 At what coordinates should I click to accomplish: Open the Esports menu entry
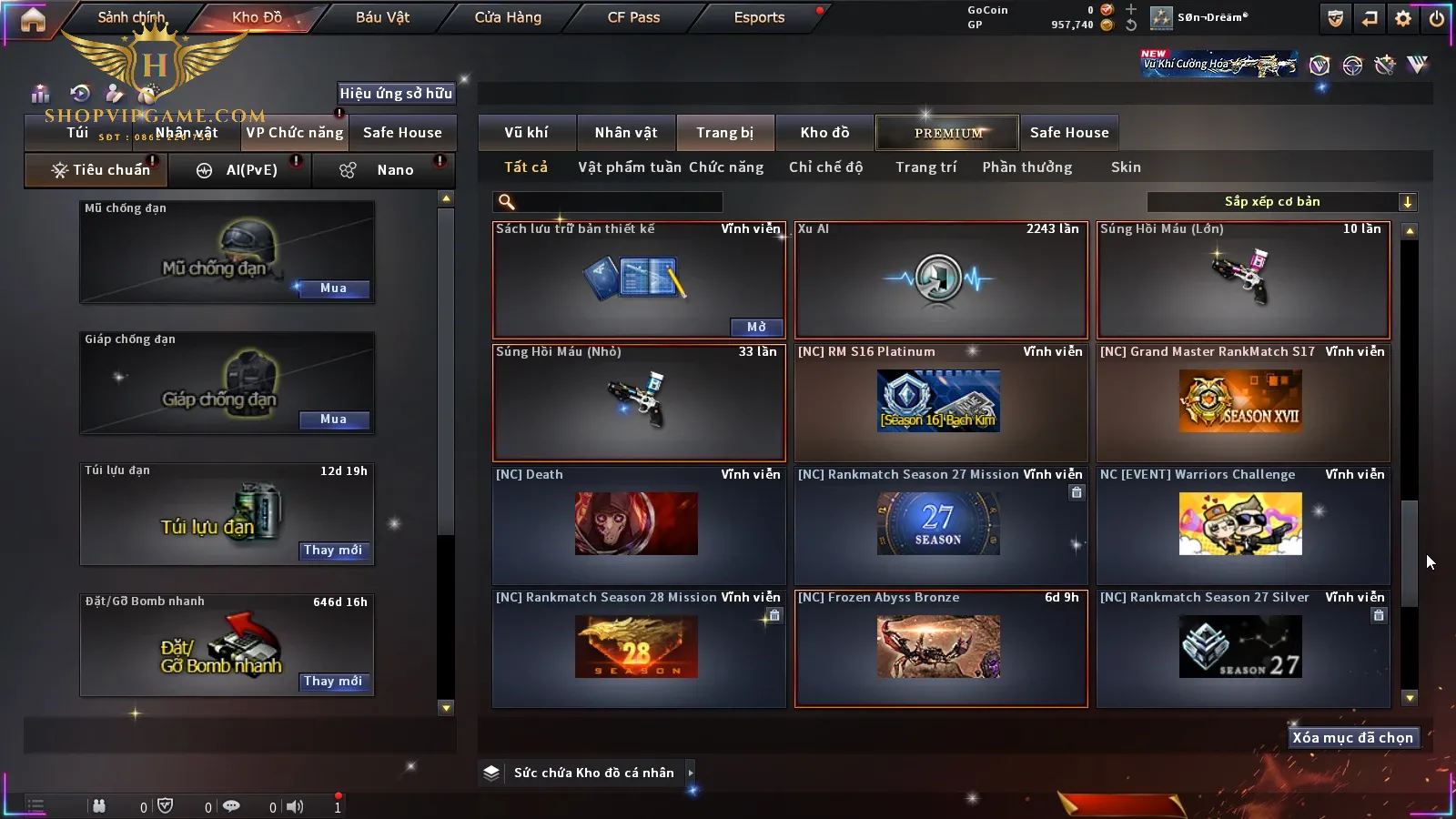click(x=759, y=17)
